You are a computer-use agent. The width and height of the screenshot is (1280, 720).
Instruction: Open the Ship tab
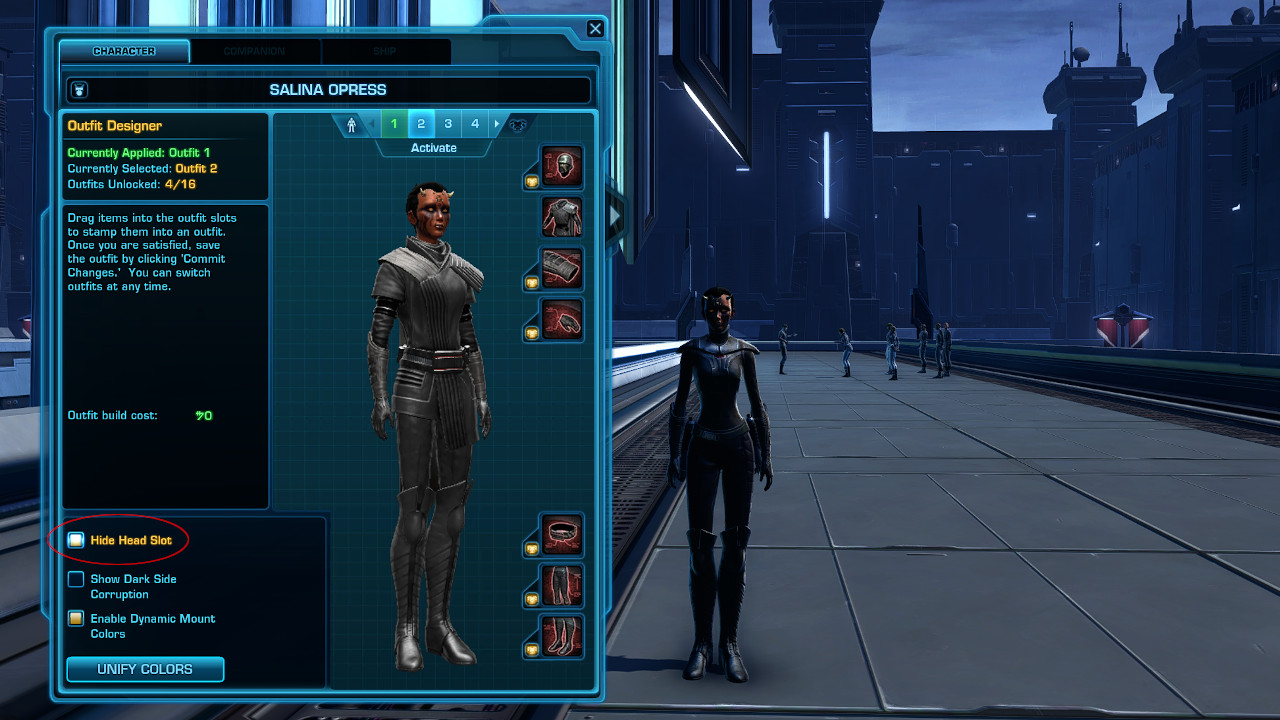tap(387, 51)
